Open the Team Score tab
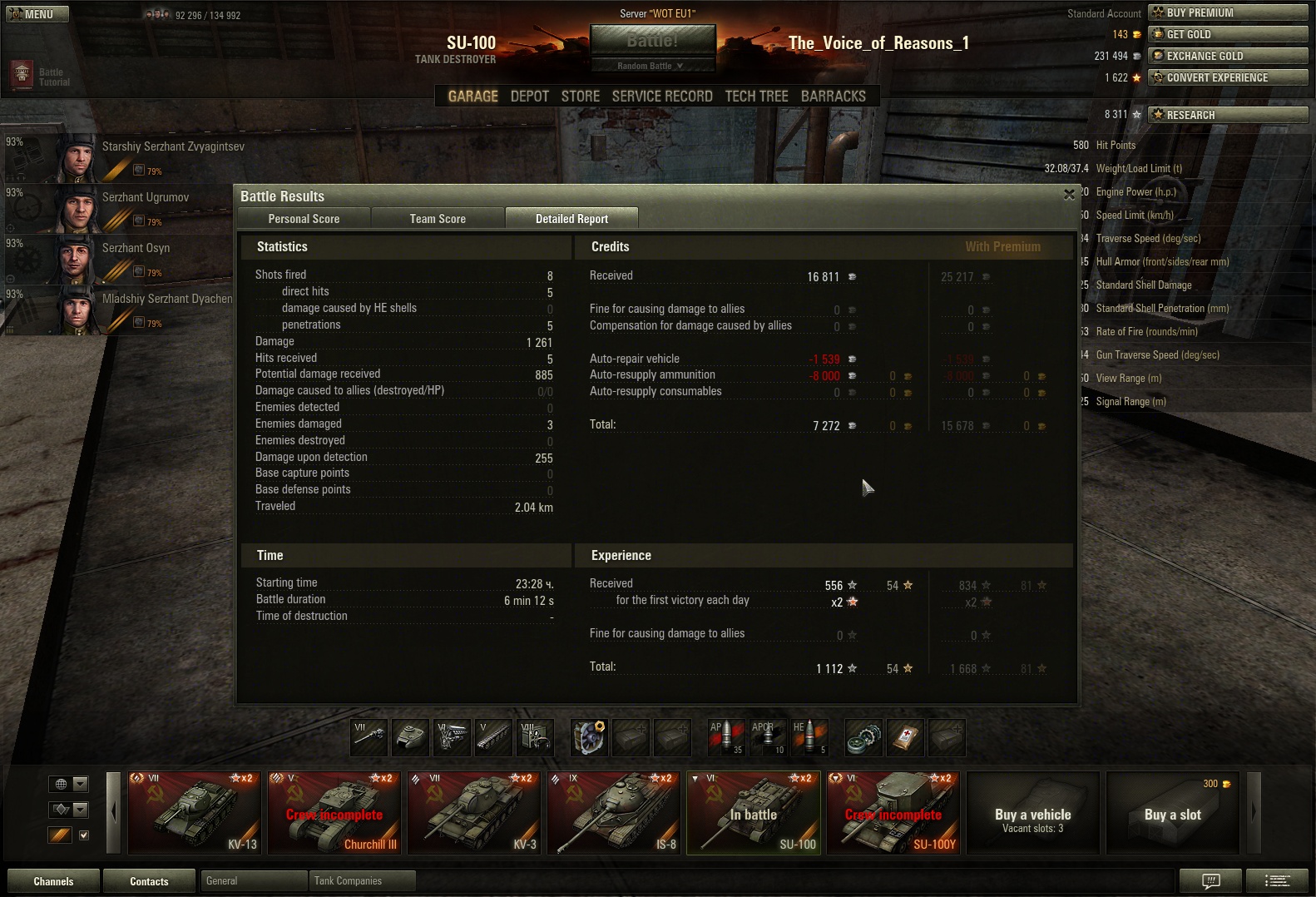 pyautogui.click(x=438, y=219)
